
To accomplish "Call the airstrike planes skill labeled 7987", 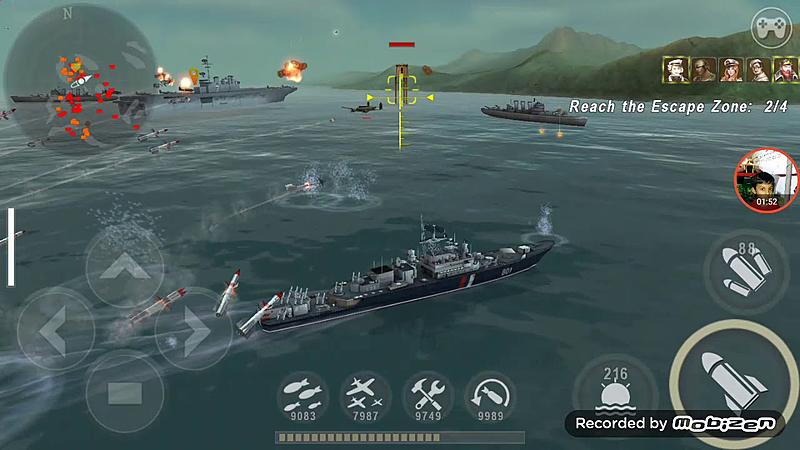I will [366, 397].
